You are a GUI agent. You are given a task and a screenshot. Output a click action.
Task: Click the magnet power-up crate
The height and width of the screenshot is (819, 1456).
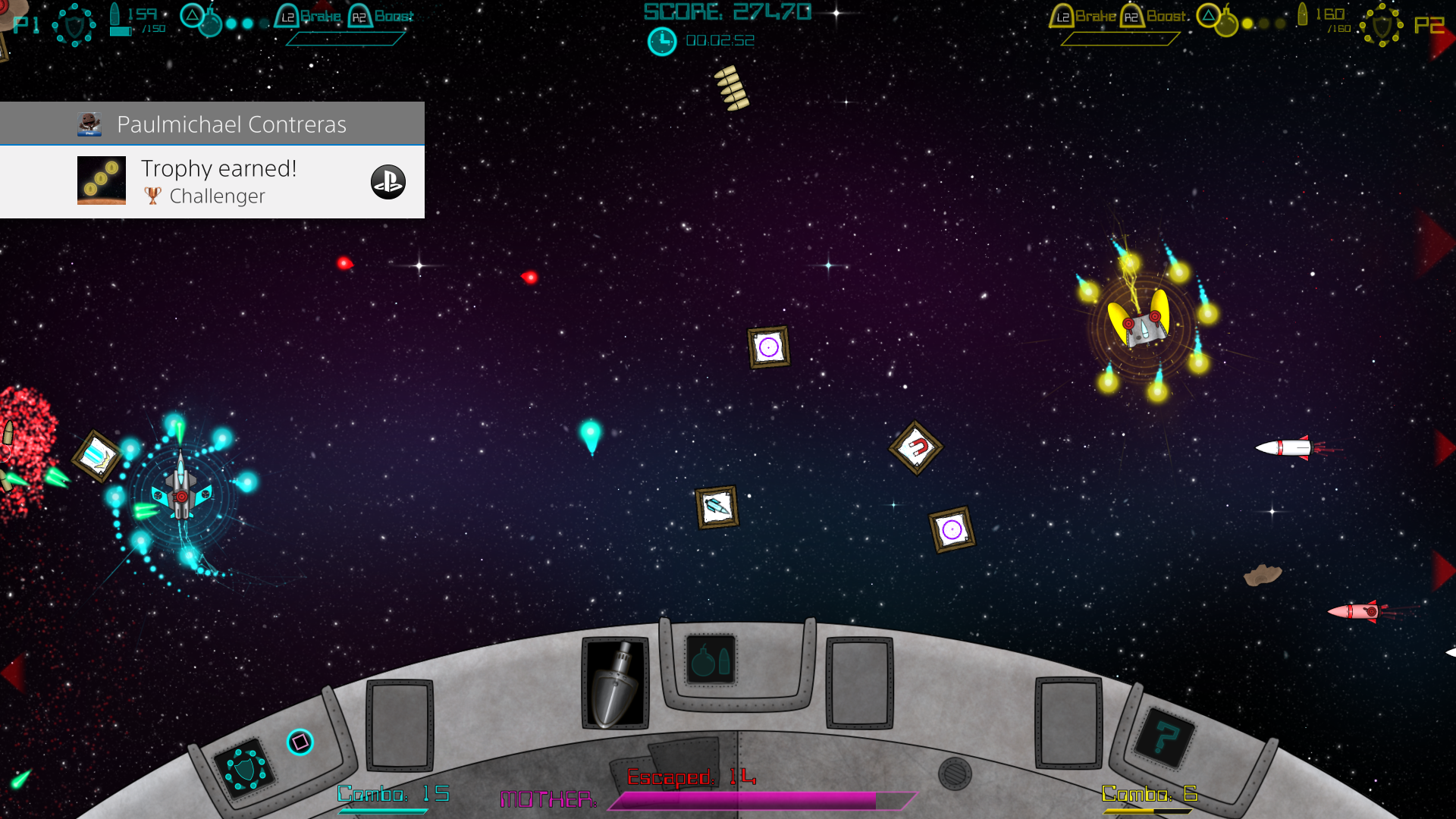918,447
